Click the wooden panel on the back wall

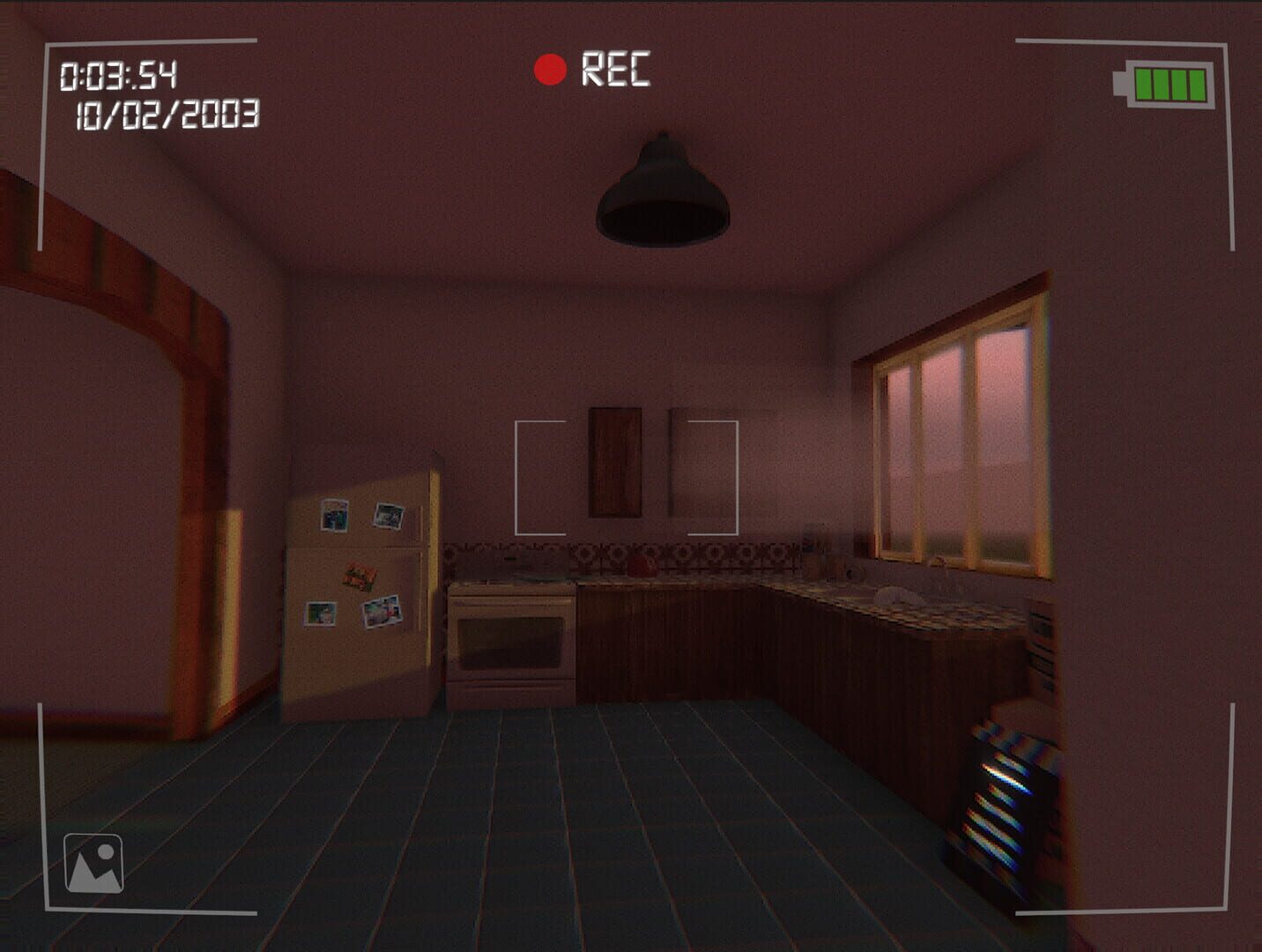click(614, 461)
